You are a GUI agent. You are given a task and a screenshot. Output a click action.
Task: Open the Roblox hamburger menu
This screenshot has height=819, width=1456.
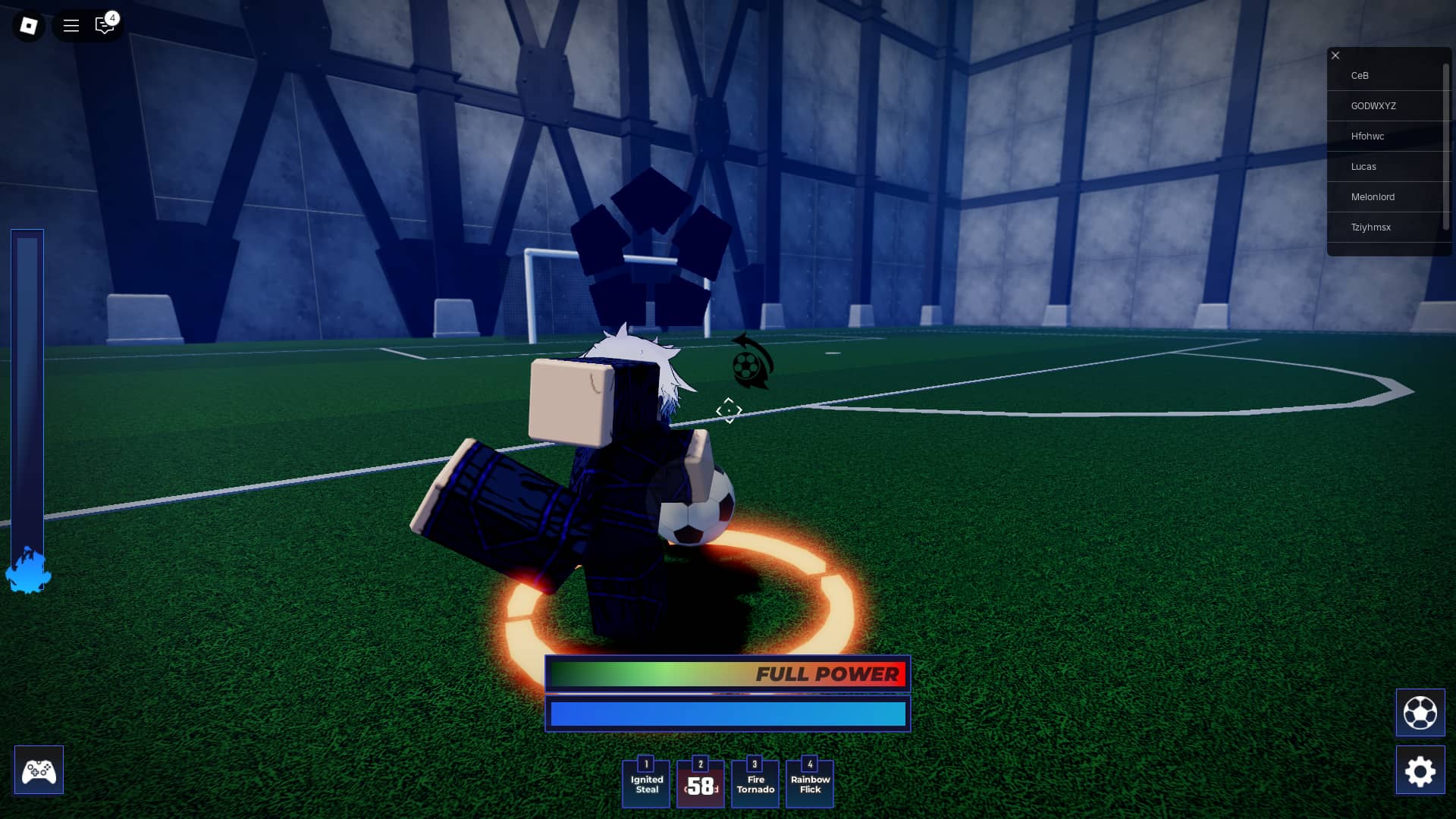pyautogui.click(x=71, y=25)
